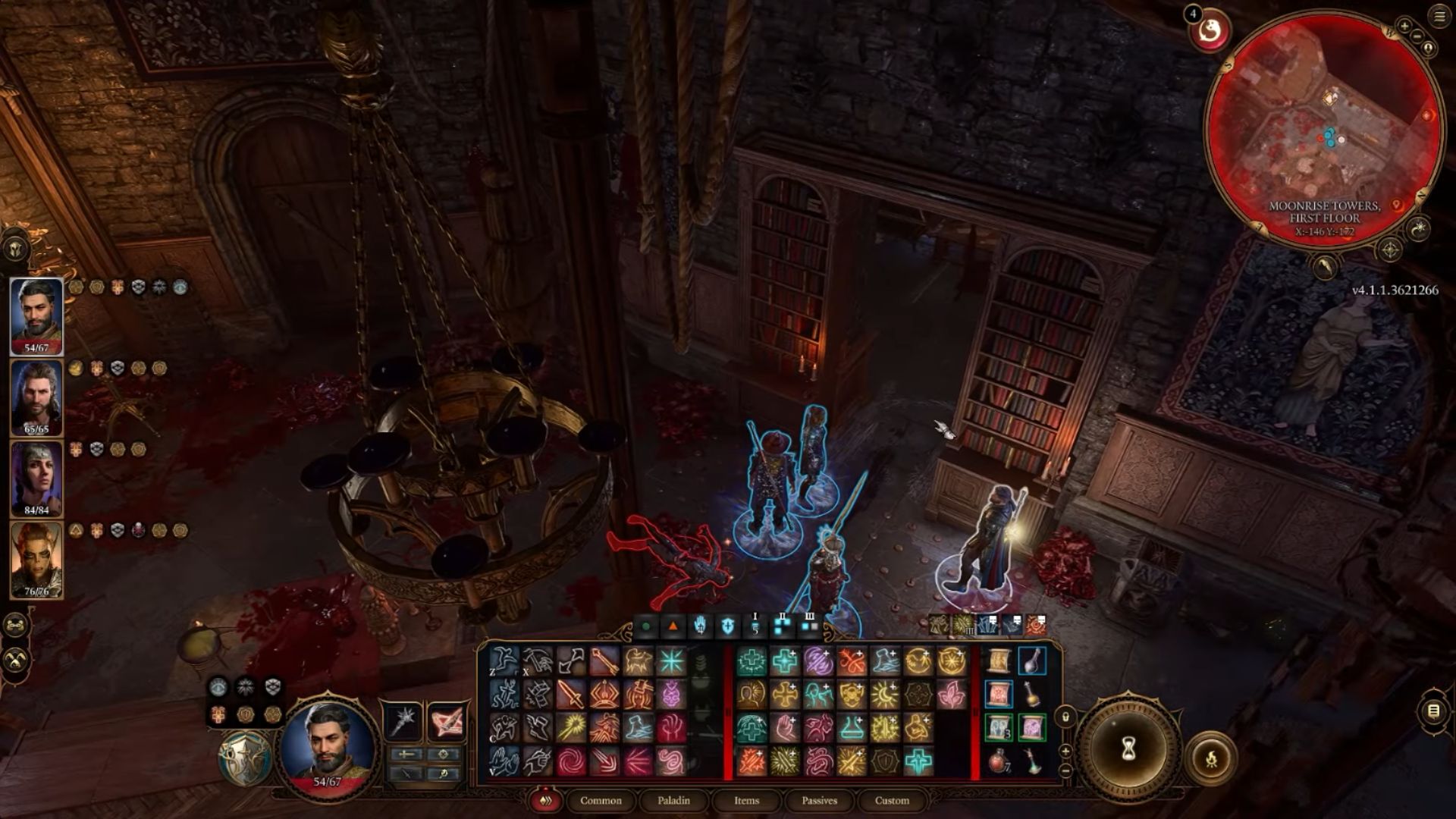
Task: Enable the non-lethal attacks green toggle above hotbar
Action: (x=646, y=626)
